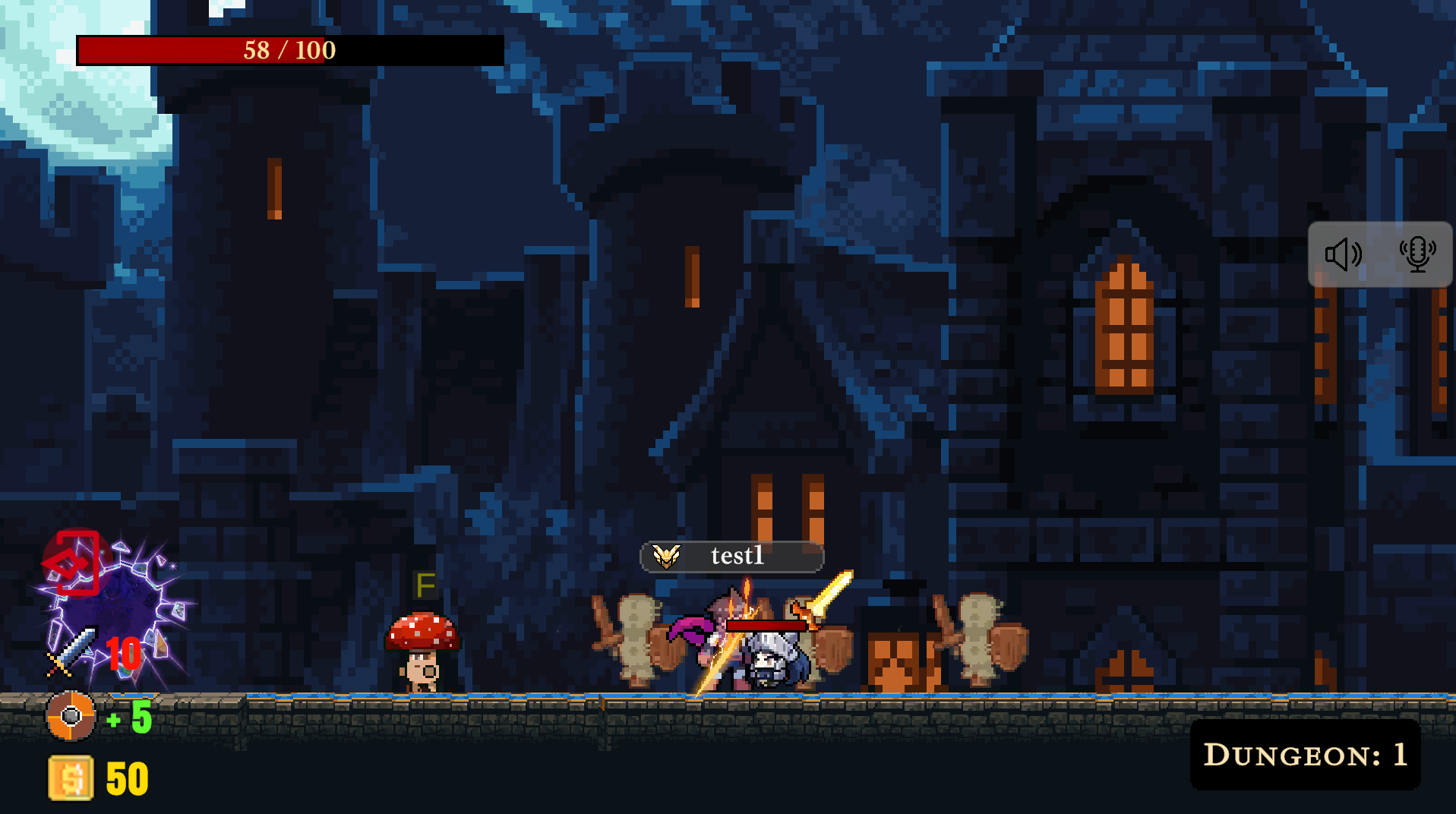The width and height of the screenshot is (1456, 814).
Task: Toggle the F interact prompt above the mushroom
Action: click(x=424, y=585)
